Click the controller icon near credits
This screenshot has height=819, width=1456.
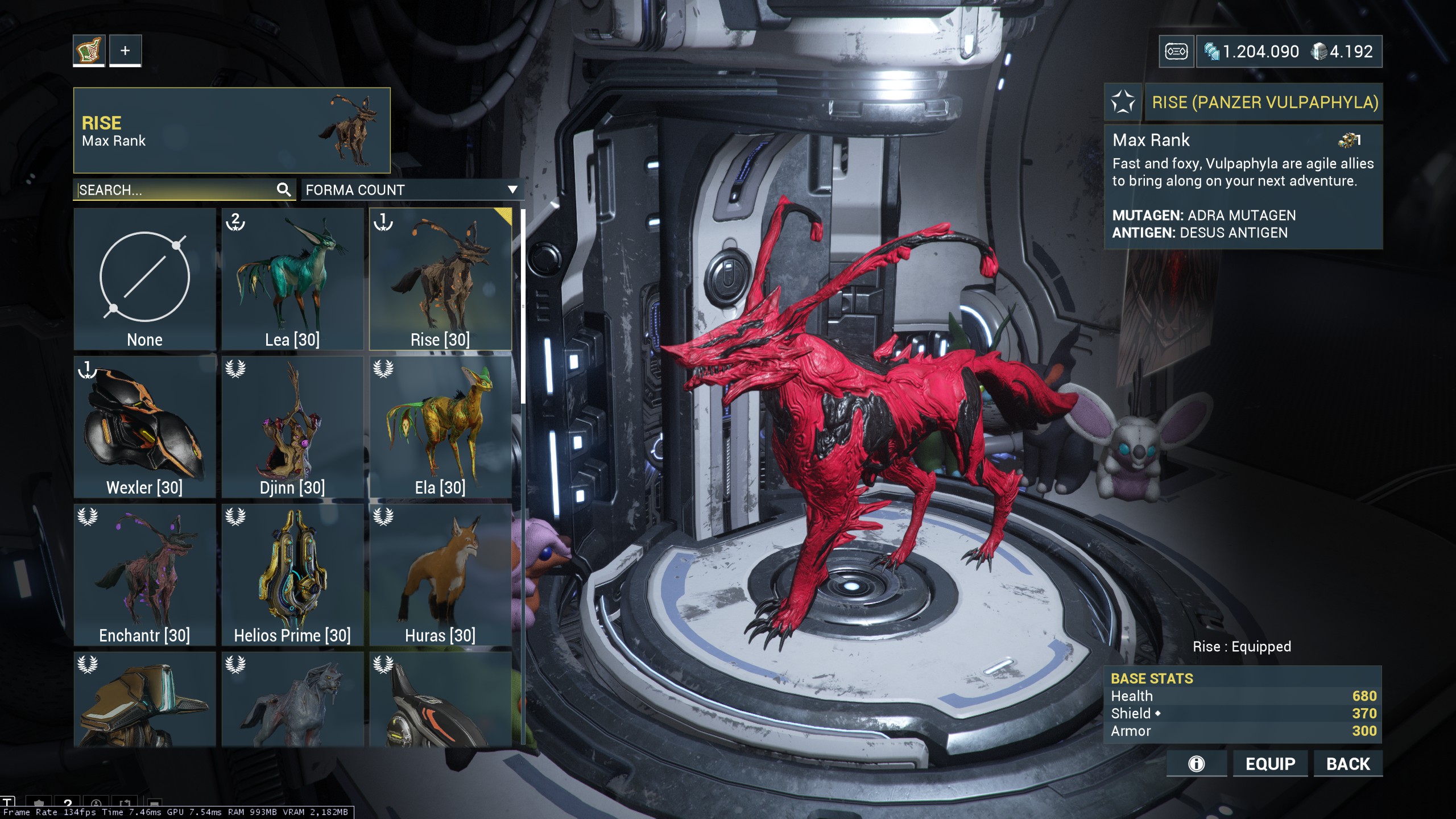pyautogui.click(x=1176, y=52)
